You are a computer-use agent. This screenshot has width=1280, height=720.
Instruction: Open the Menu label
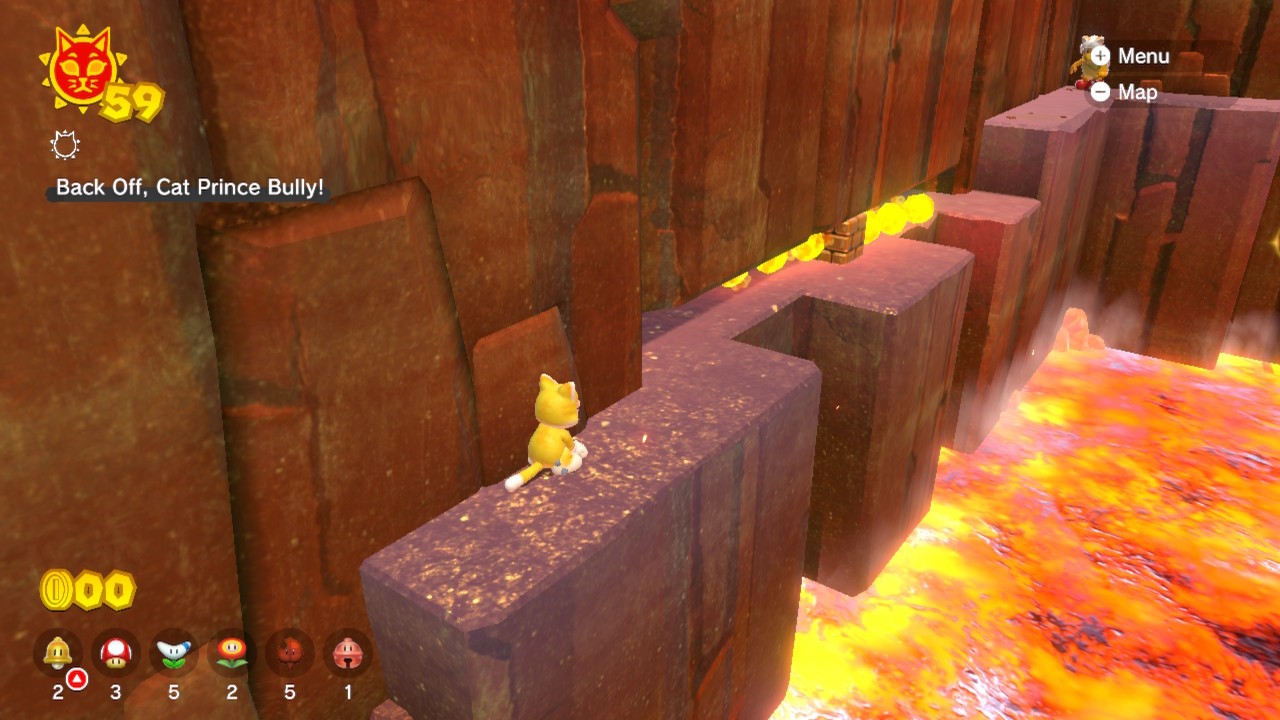click(x=1142, y=56)
